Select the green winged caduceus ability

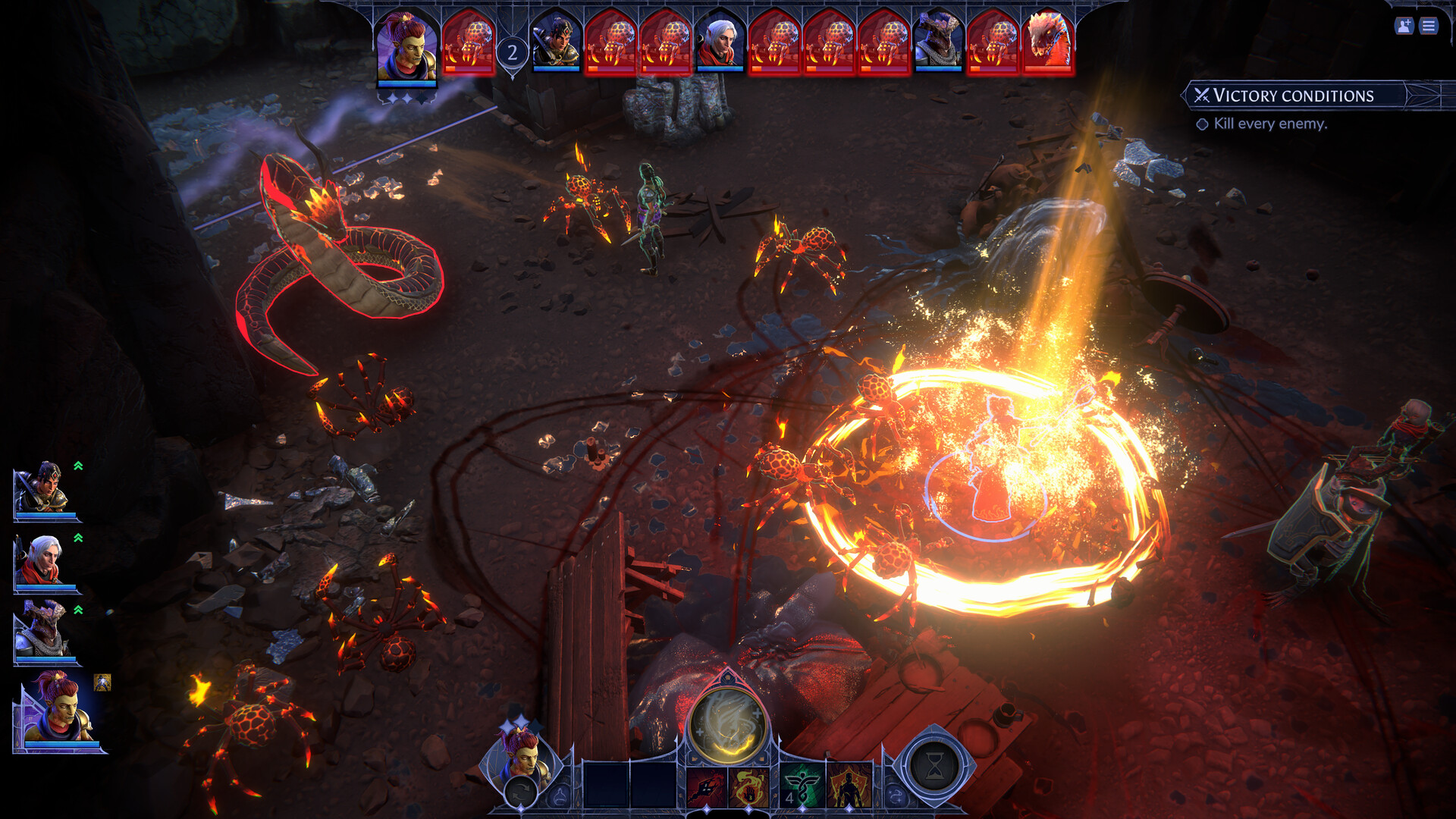[x=802, y=787]
